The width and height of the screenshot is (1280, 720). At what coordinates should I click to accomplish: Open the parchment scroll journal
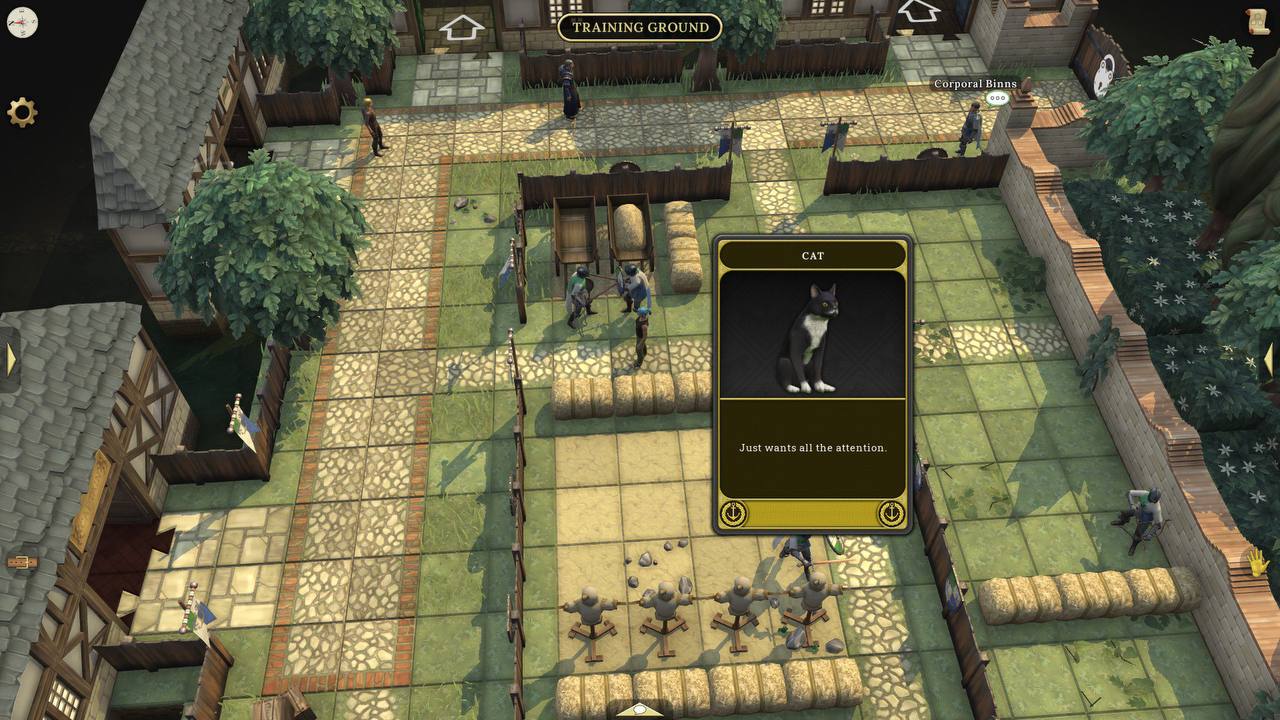(x=1257, y=22)
